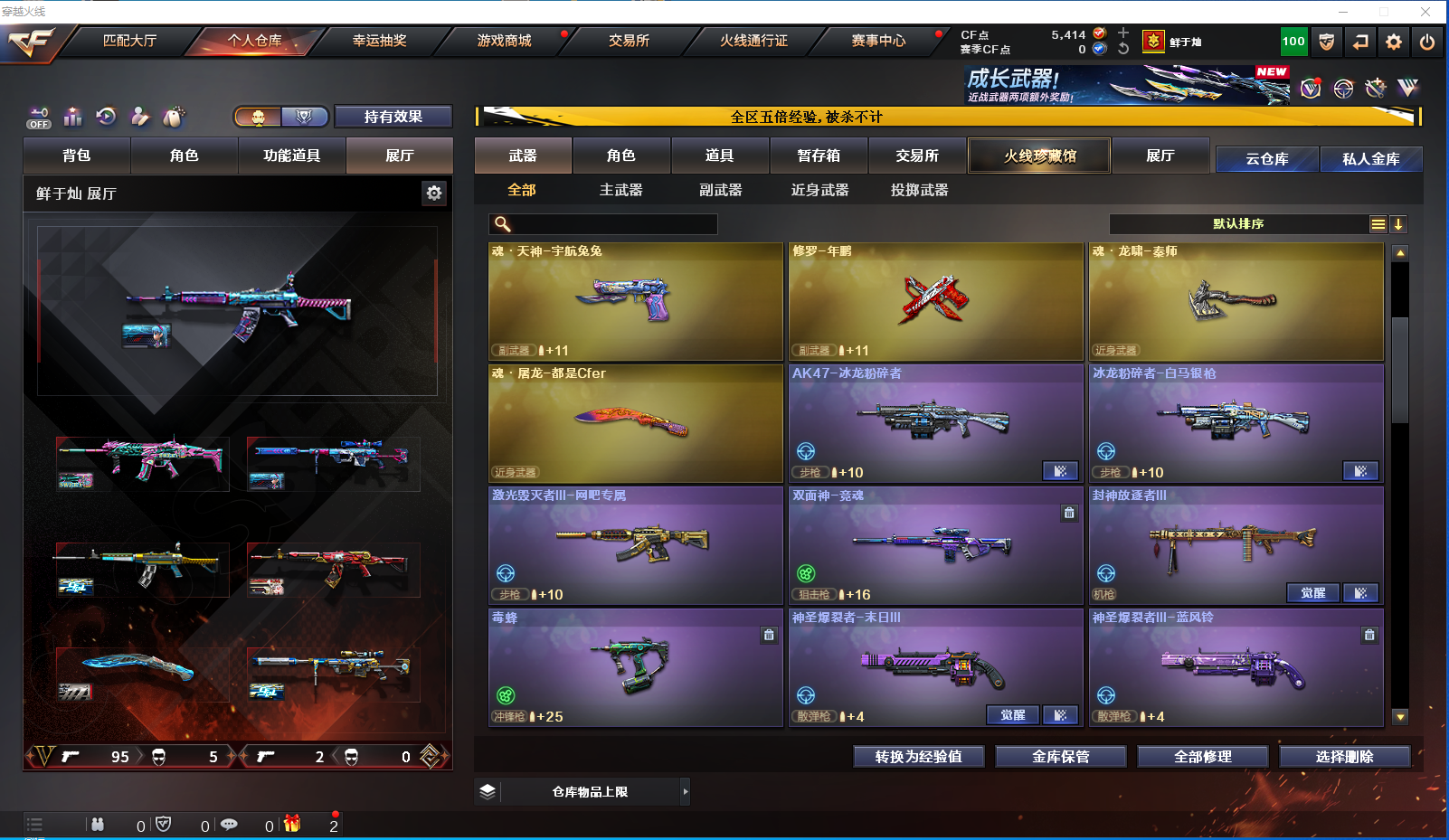Open the 游戏商城 game shop
The width and height of the screenshot is (1449, 840).
pyautogui.click(x=505, y=41)
